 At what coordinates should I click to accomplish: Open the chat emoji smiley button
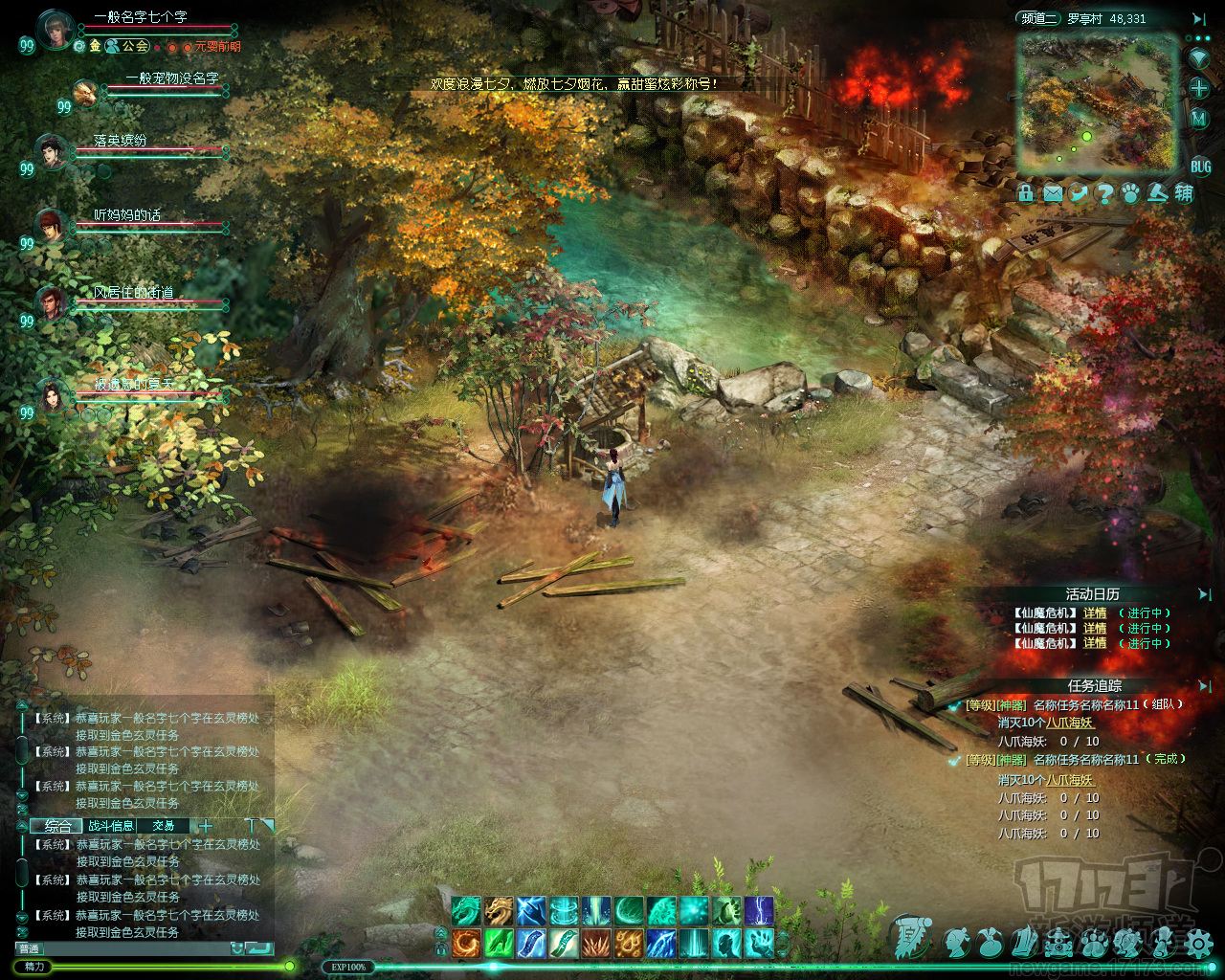(x=236, y=948)
